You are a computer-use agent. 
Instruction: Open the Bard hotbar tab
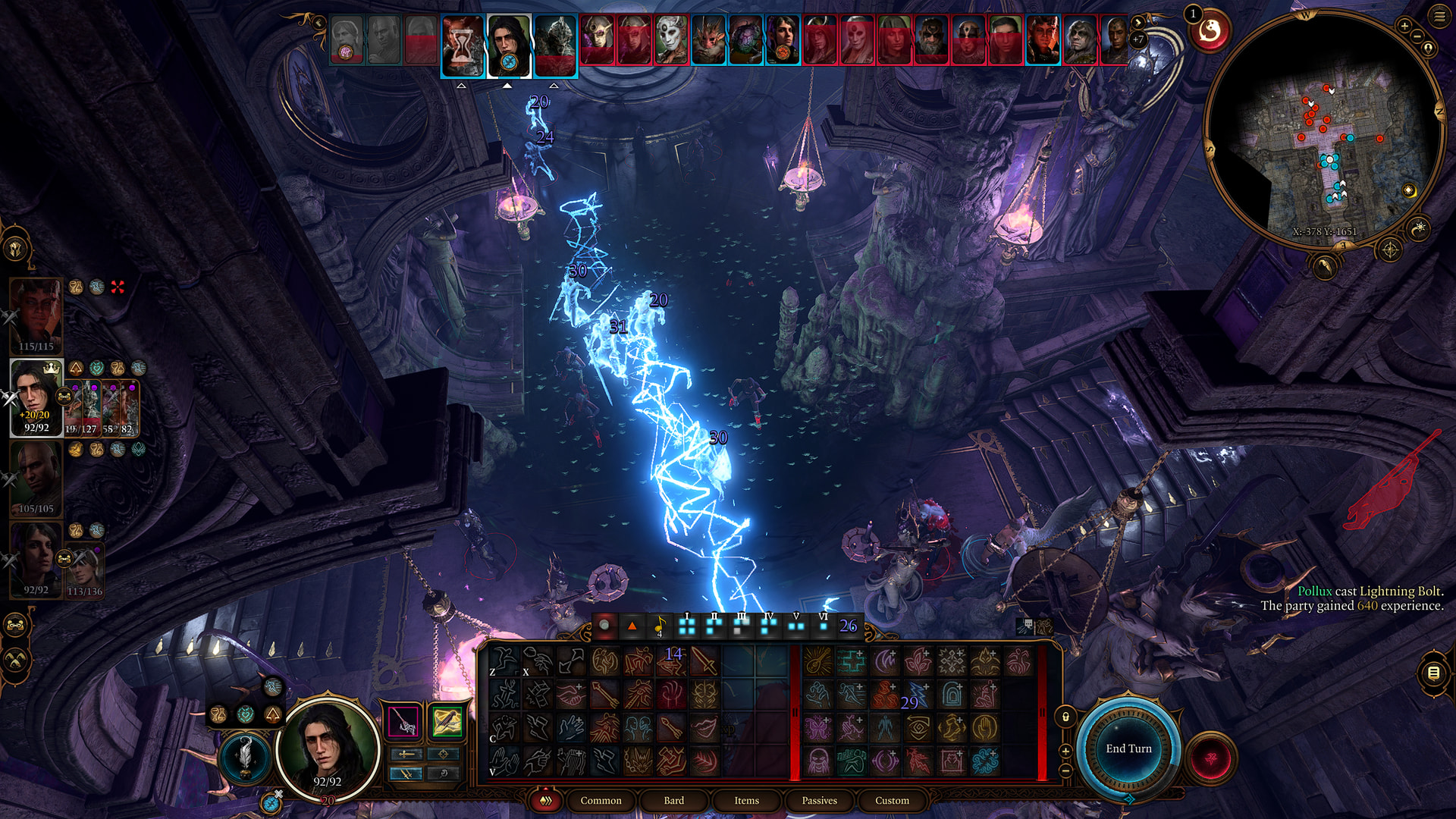(673, 800)
